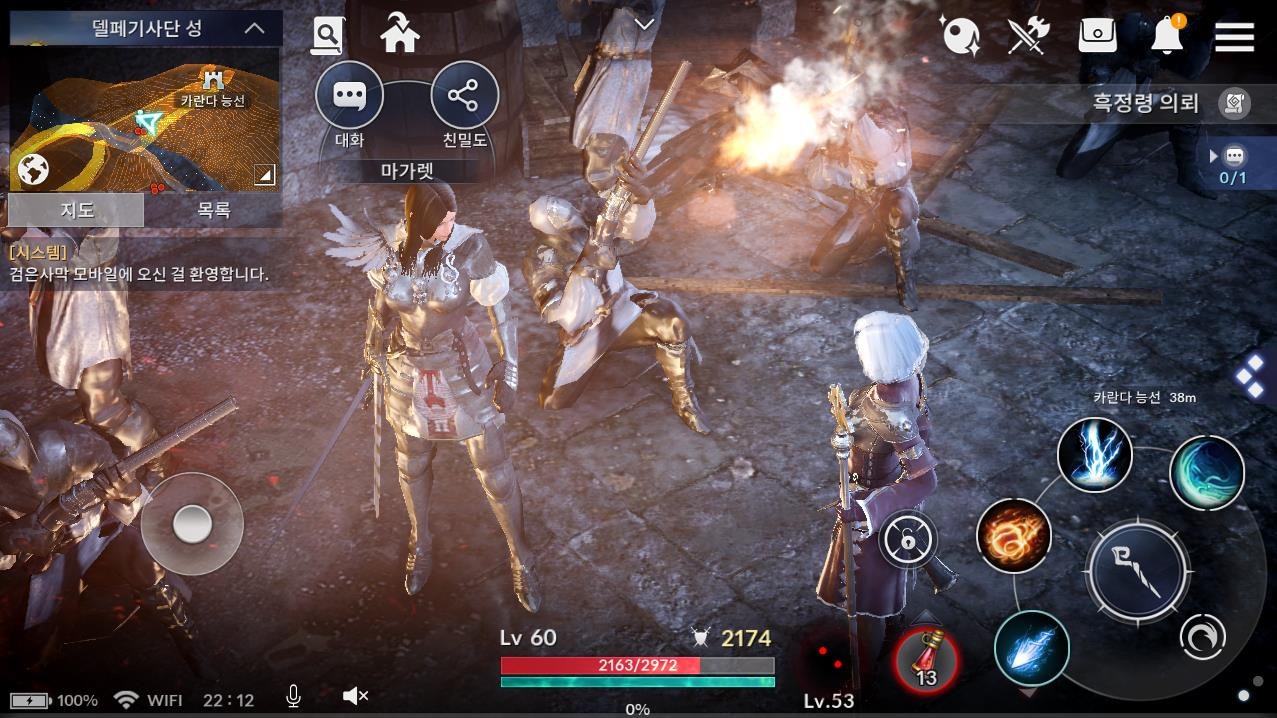
Task: Open the 친밀도 amity button
Action: tap(464, 97)
